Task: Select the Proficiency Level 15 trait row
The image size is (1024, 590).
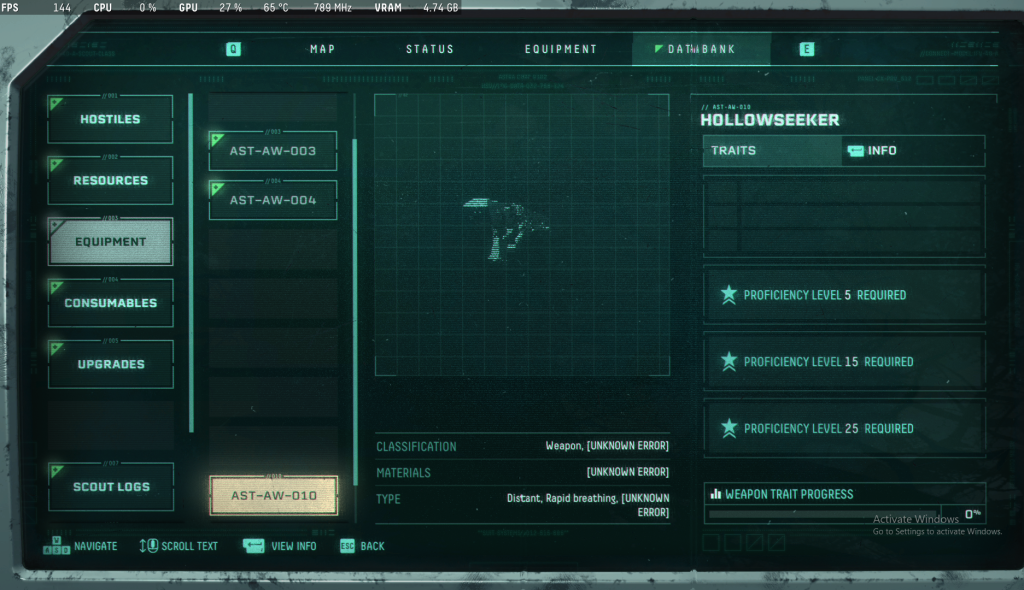Action: 844,362
